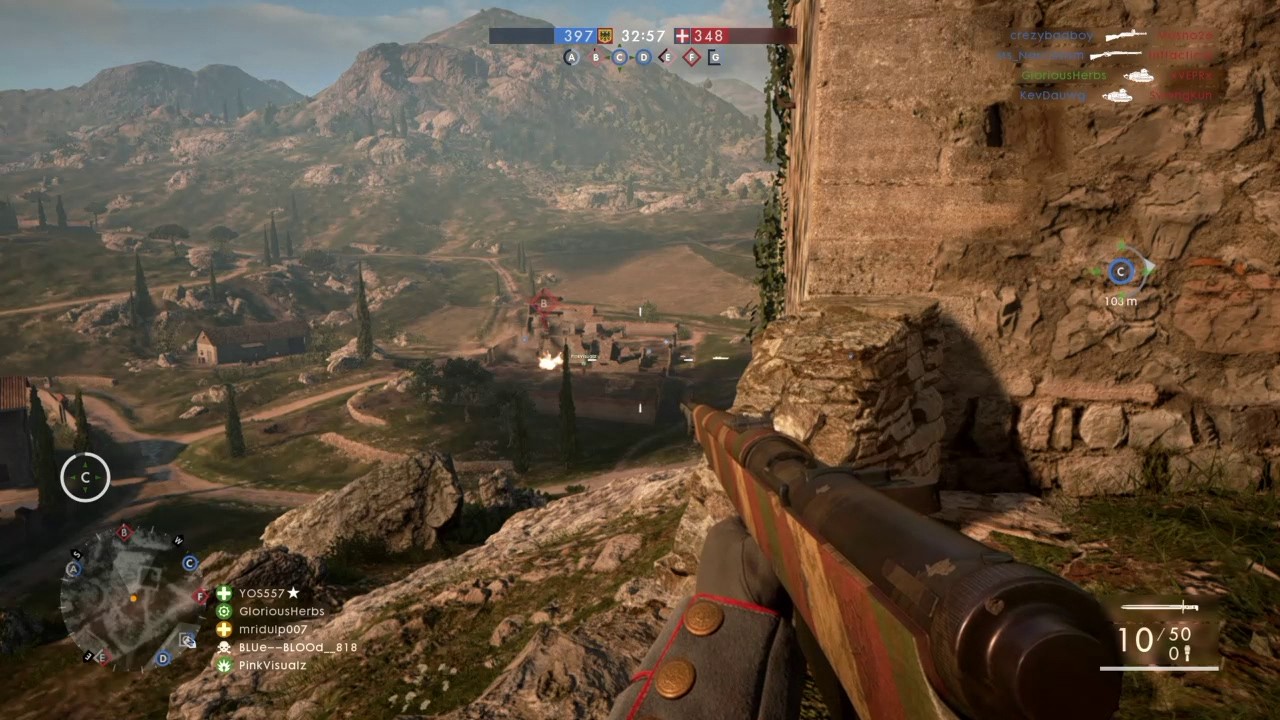Click objective D marker in top HUD
The image size is (1280, 720).
[643, 57]
